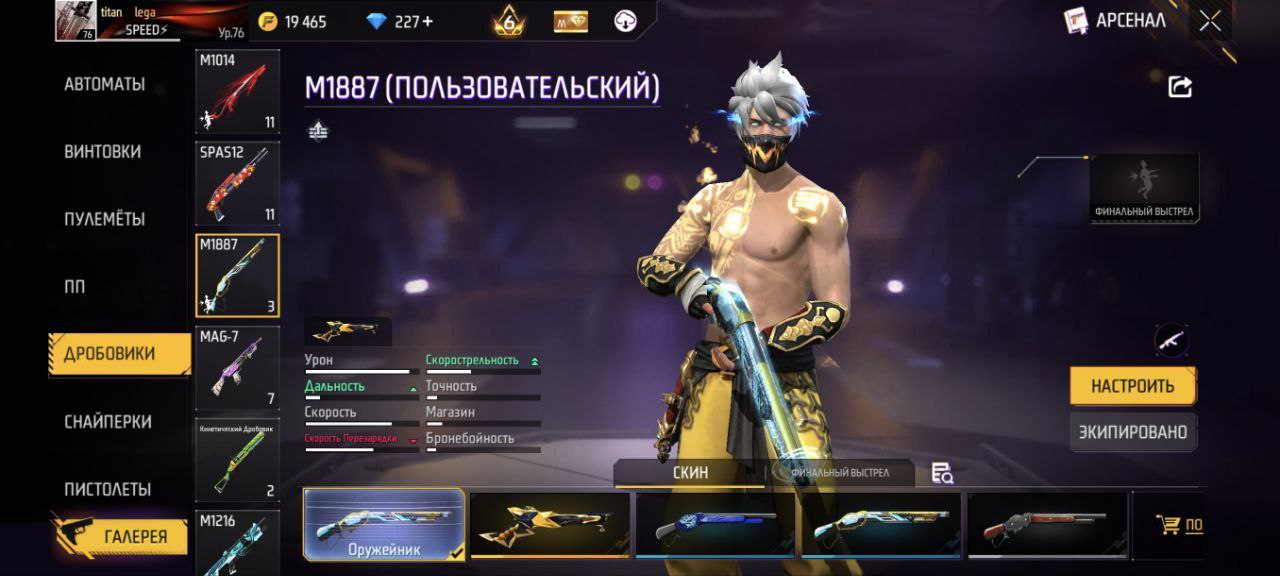Open the Финальный выстрел emote panel

[x=1145, y=188]
